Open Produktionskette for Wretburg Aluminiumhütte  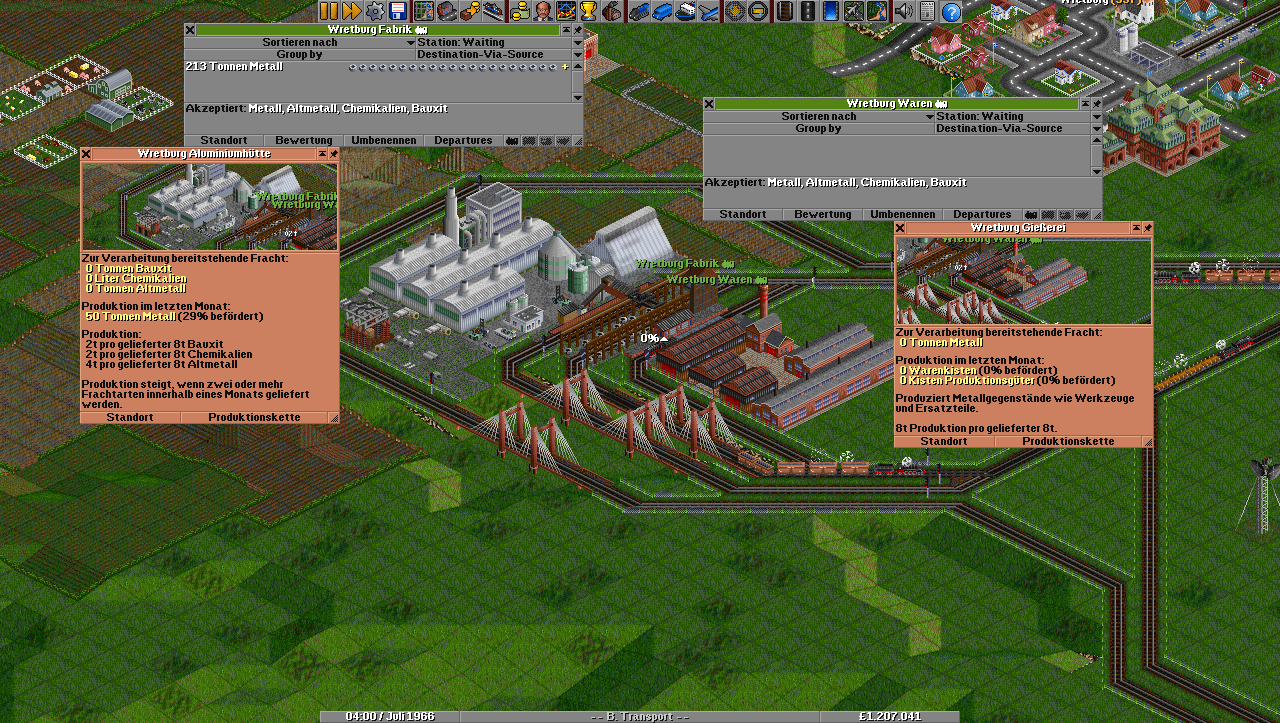[258, 417]
